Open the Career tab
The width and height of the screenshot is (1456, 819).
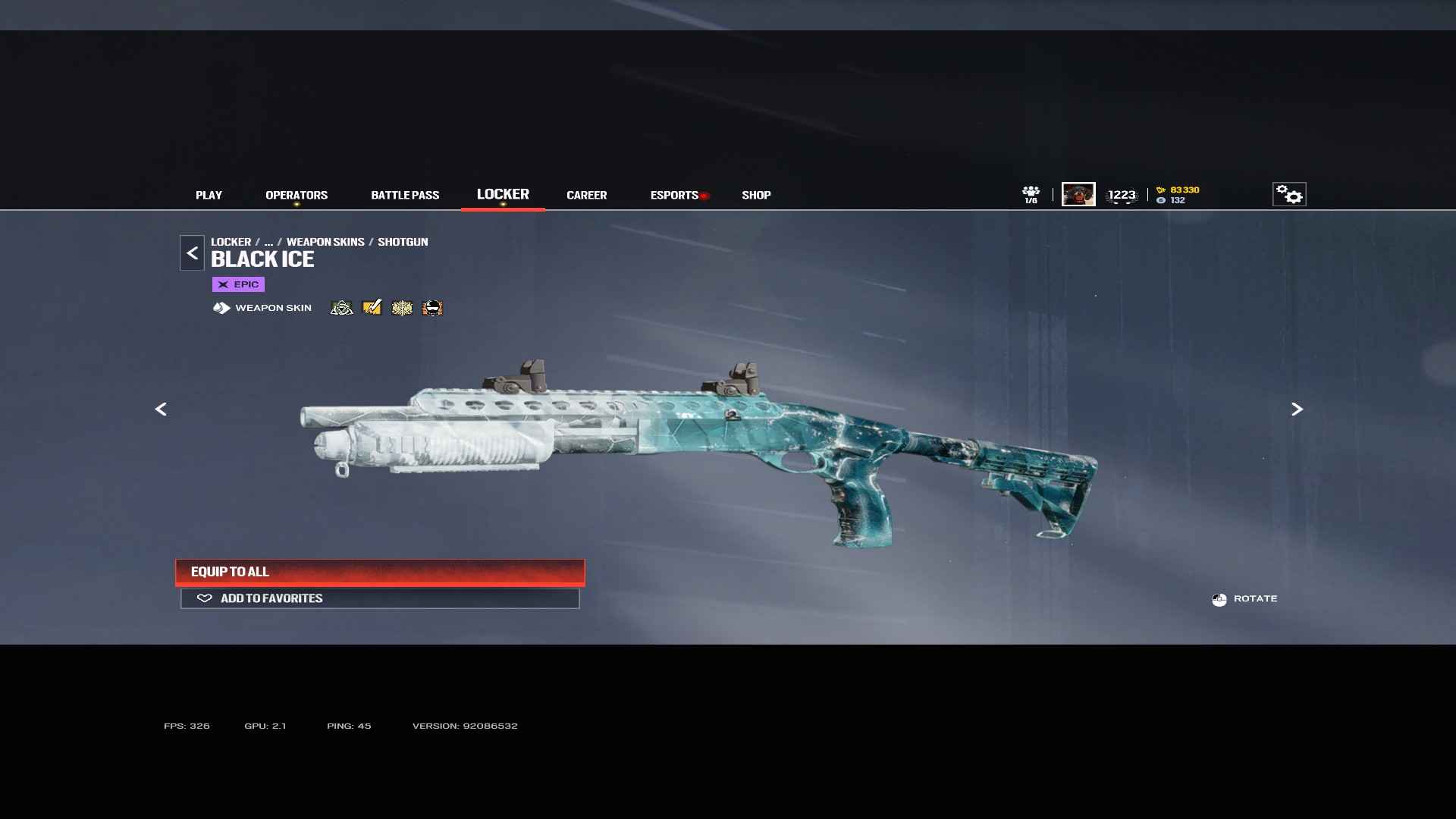click(586, 195)
